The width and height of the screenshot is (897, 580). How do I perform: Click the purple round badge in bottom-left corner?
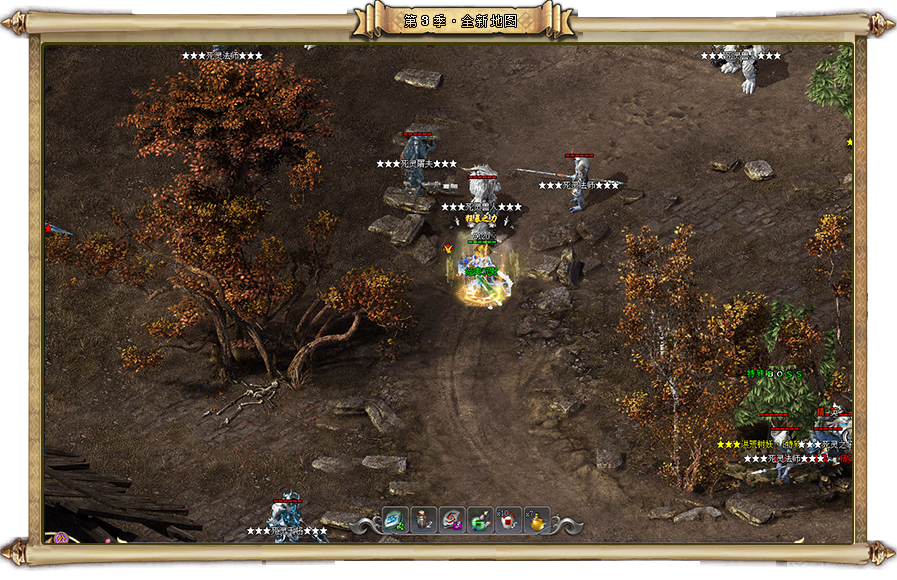coord(61,537)
